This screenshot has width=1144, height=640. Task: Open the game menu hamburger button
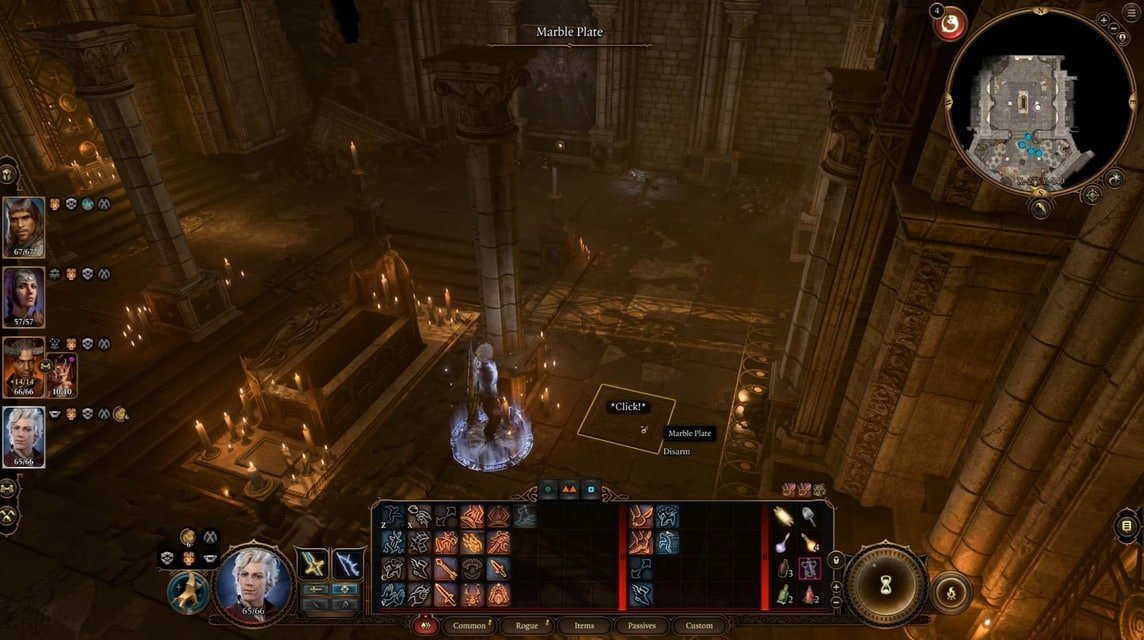(x=1126, y=526)
